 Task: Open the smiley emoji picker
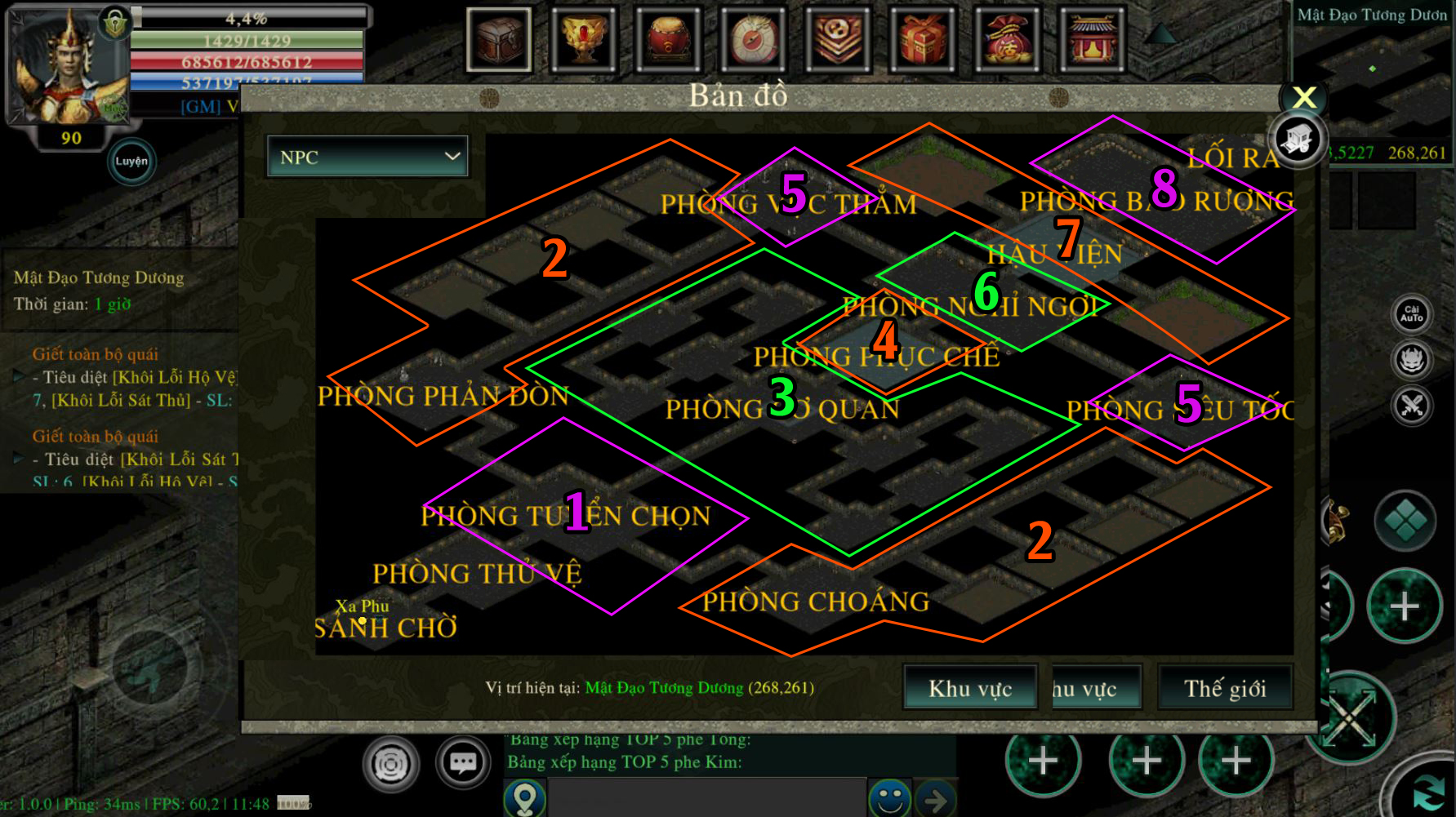pos(889,797)
